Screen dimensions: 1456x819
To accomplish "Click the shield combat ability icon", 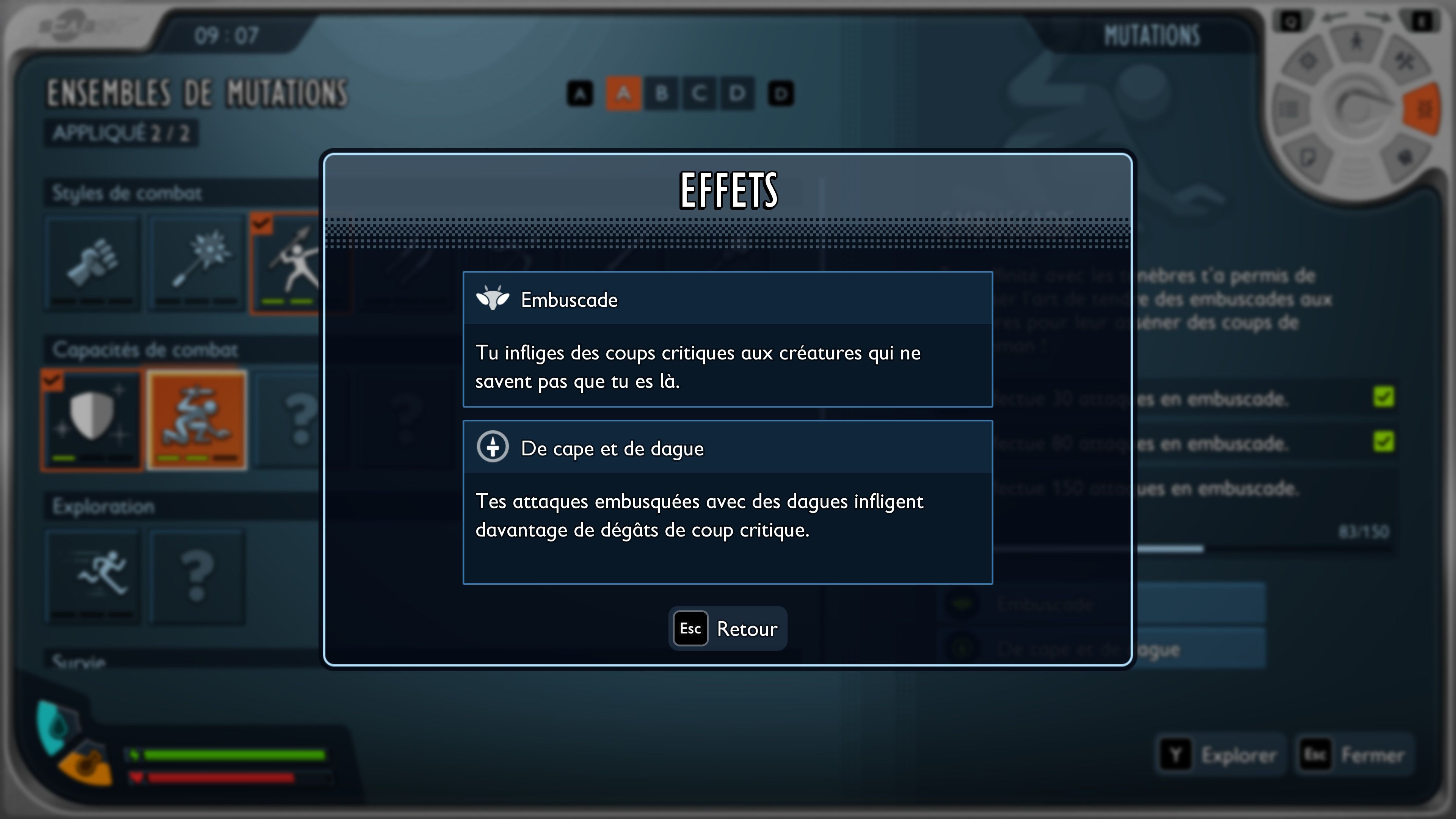I will (x=92, y=419).
